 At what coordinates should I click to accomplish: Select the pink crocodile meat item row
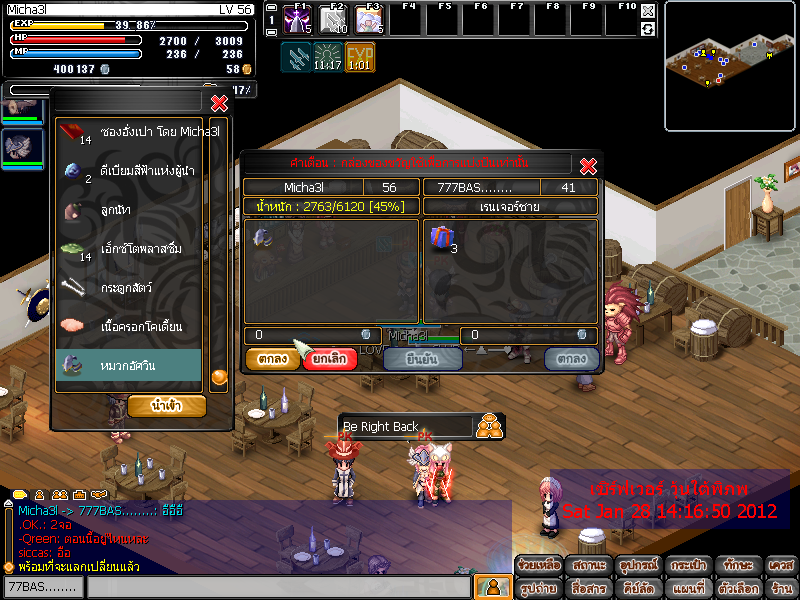130,327
